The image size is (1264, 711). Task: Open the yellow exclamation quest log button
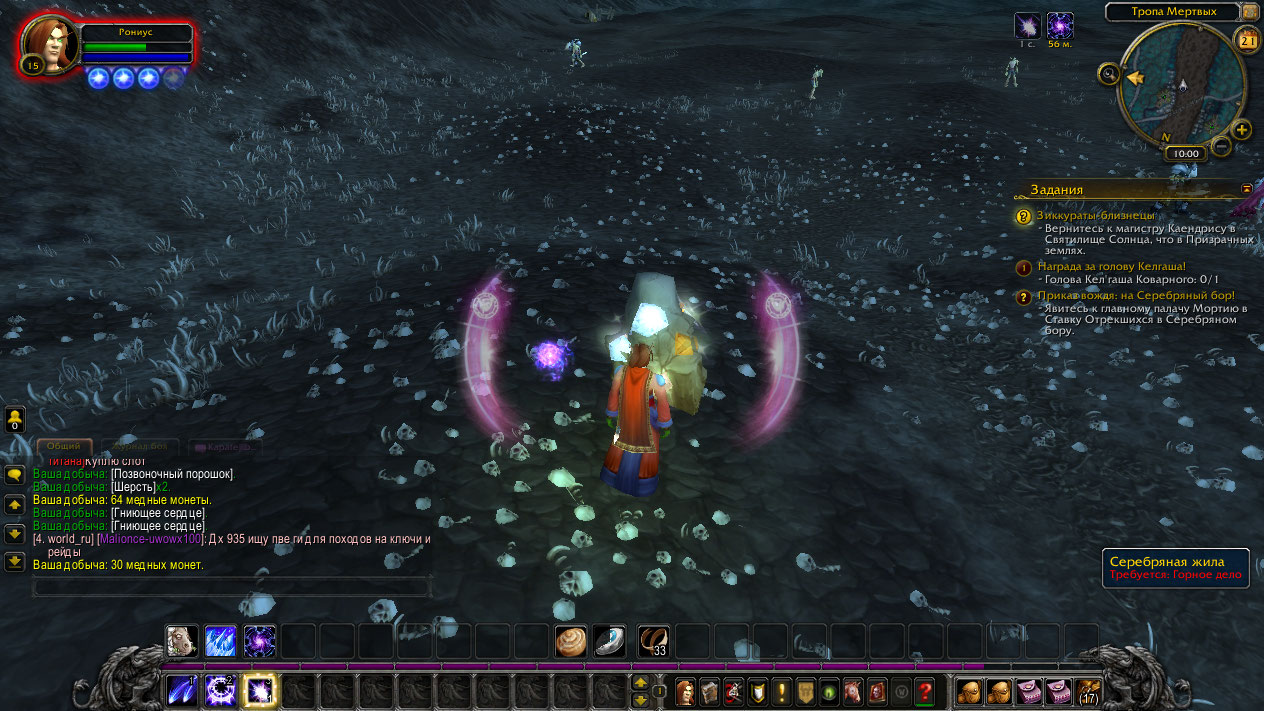[x=782, y=691]
